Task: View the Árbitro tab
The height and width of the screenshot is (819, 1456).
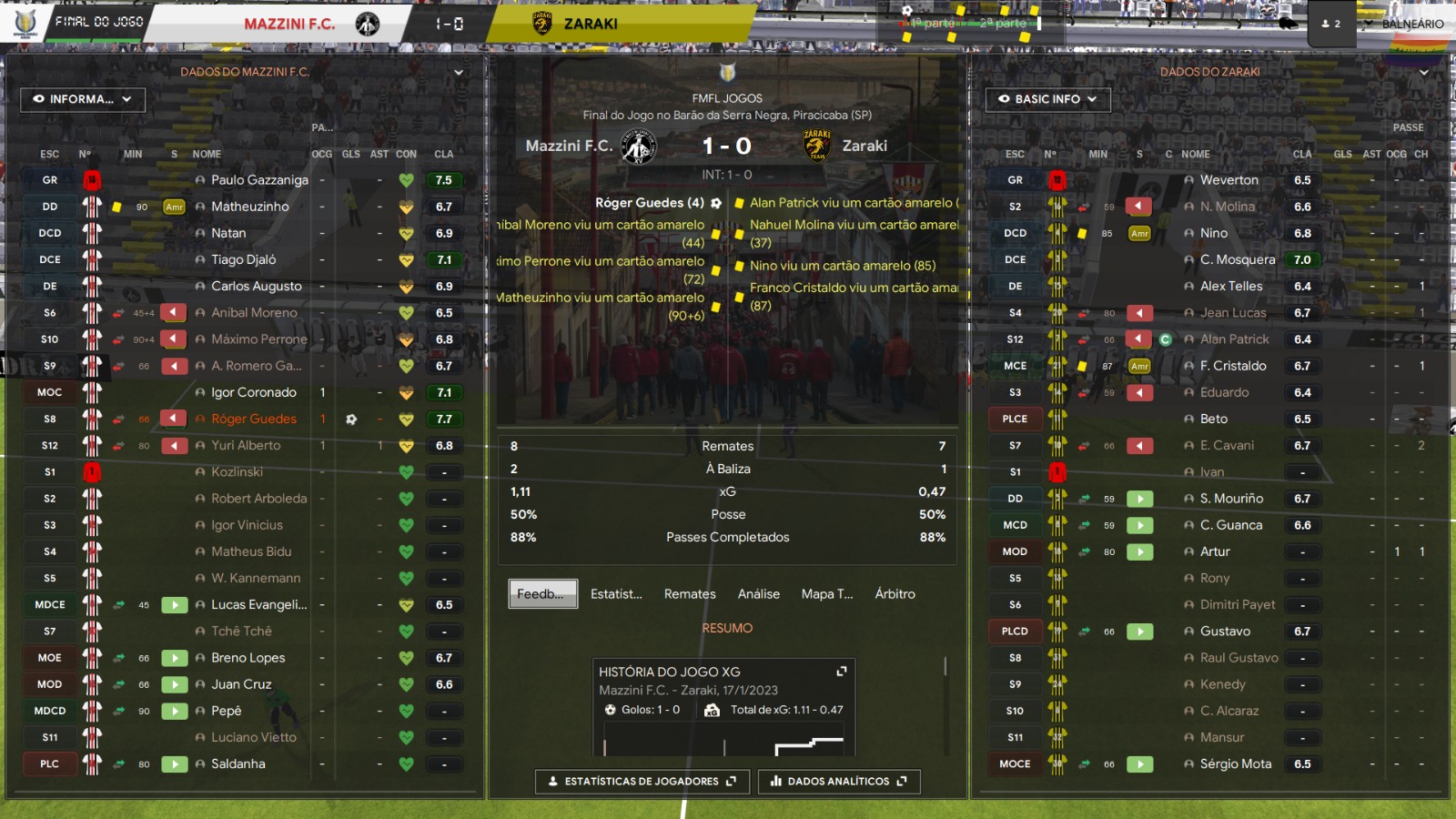Action: pos(895,593)
